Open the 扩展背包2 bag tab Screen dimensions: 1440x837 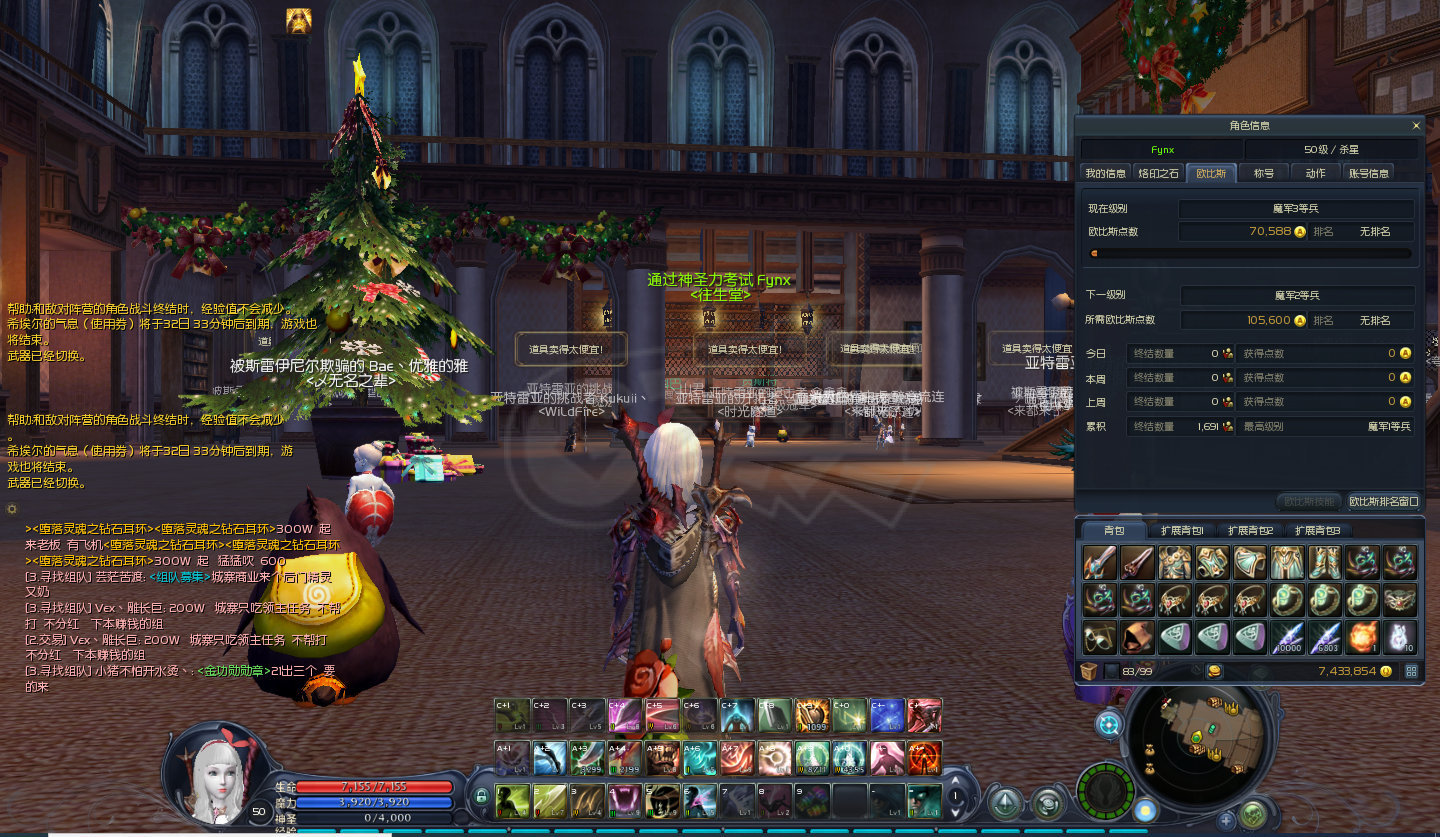click(x=1250, y=531)
